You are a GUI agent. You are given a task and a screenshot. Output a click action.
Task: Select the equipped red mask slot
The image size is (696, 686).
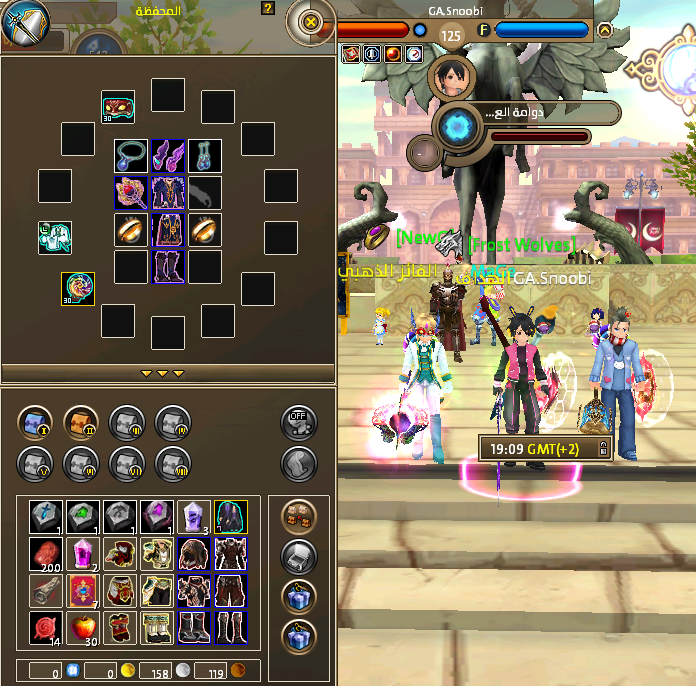(118, 106)
